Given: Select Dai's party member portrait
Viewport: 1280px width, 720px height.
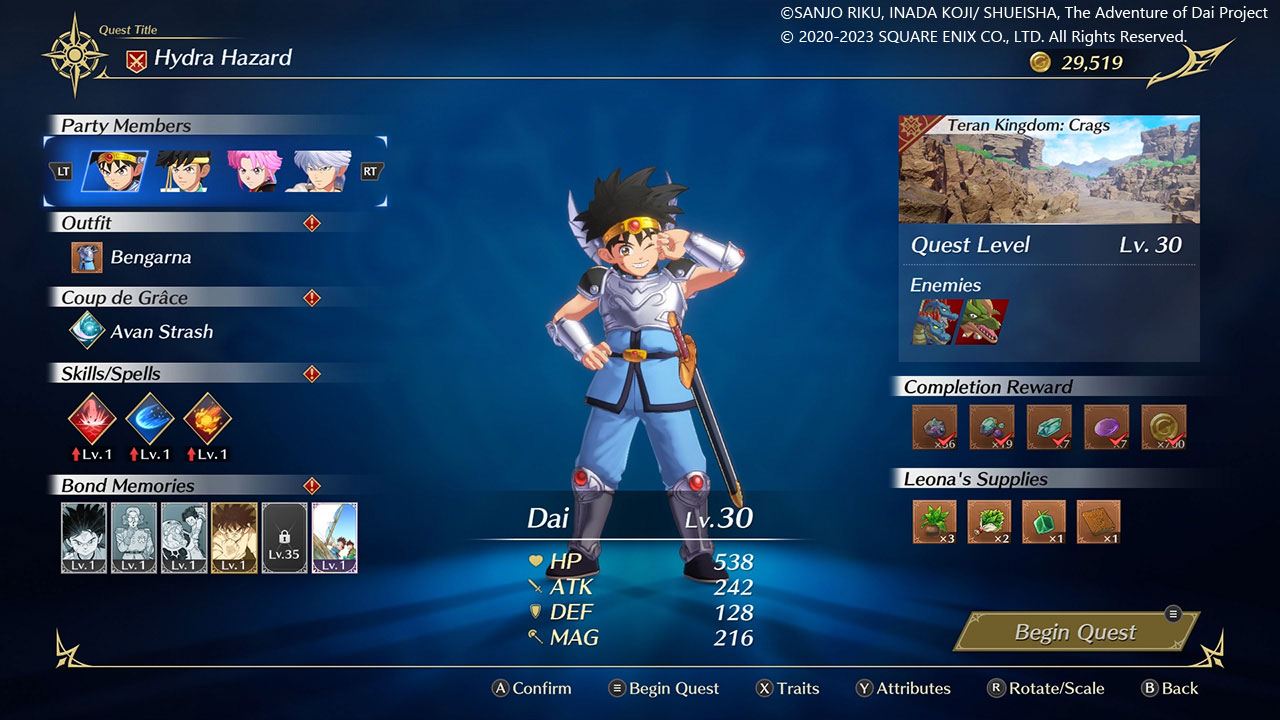Looking at the screenshot, I should pyautogui.click(x=114, y=171).
